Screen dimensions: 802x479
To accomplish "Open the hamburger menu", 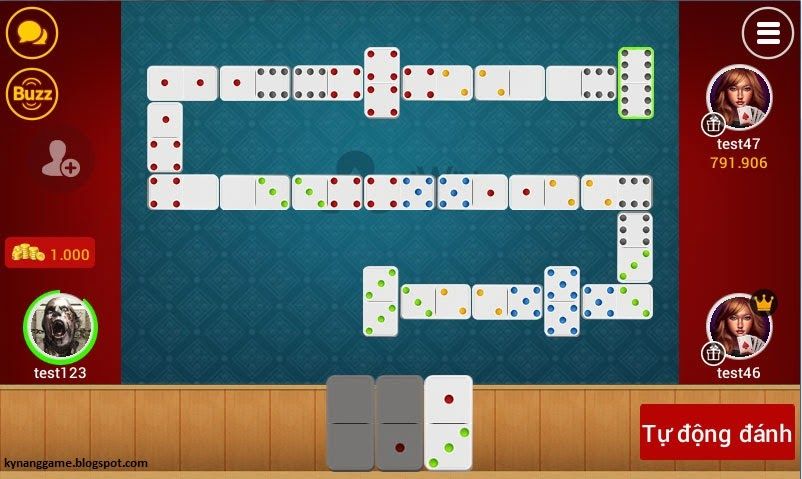I will 767,33.
